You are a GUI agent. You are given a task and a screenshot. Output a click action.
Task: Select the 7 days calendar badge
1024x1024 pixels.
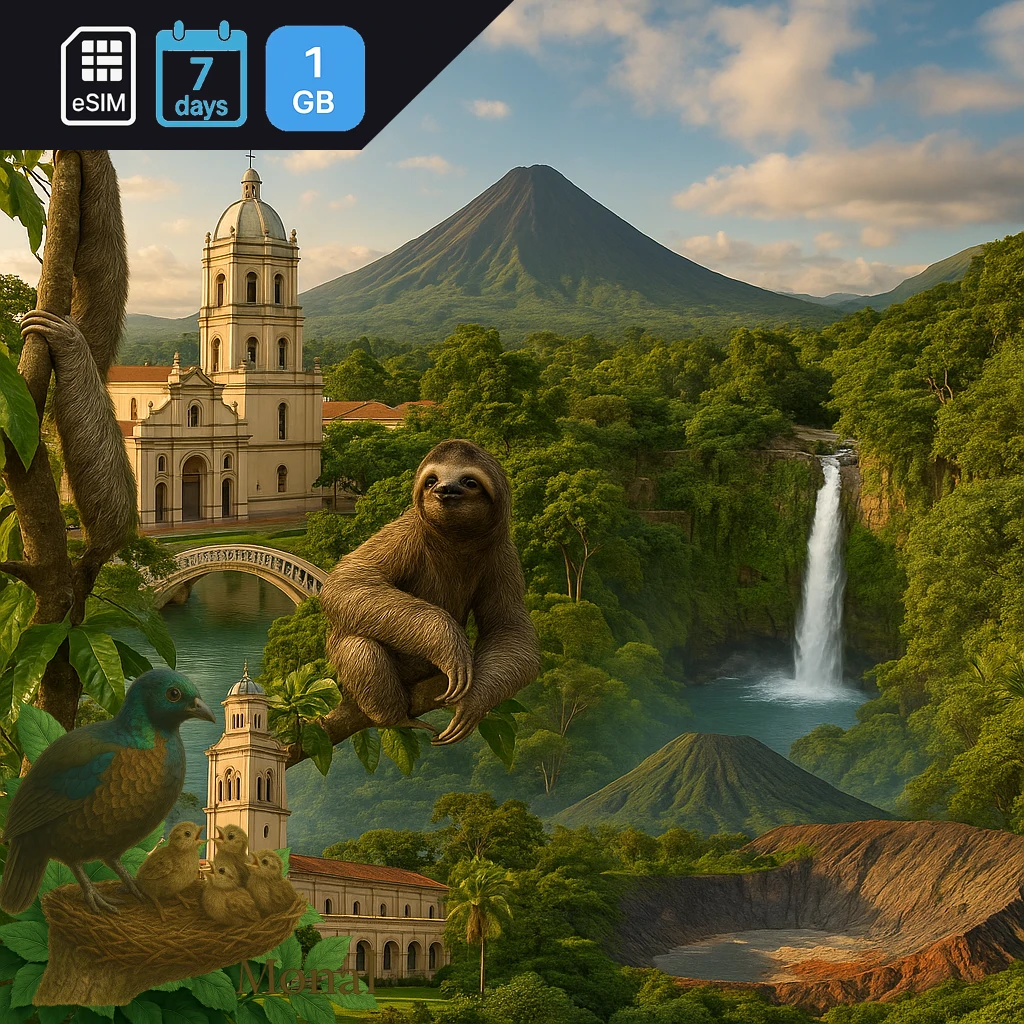click(x=201, y=75)
